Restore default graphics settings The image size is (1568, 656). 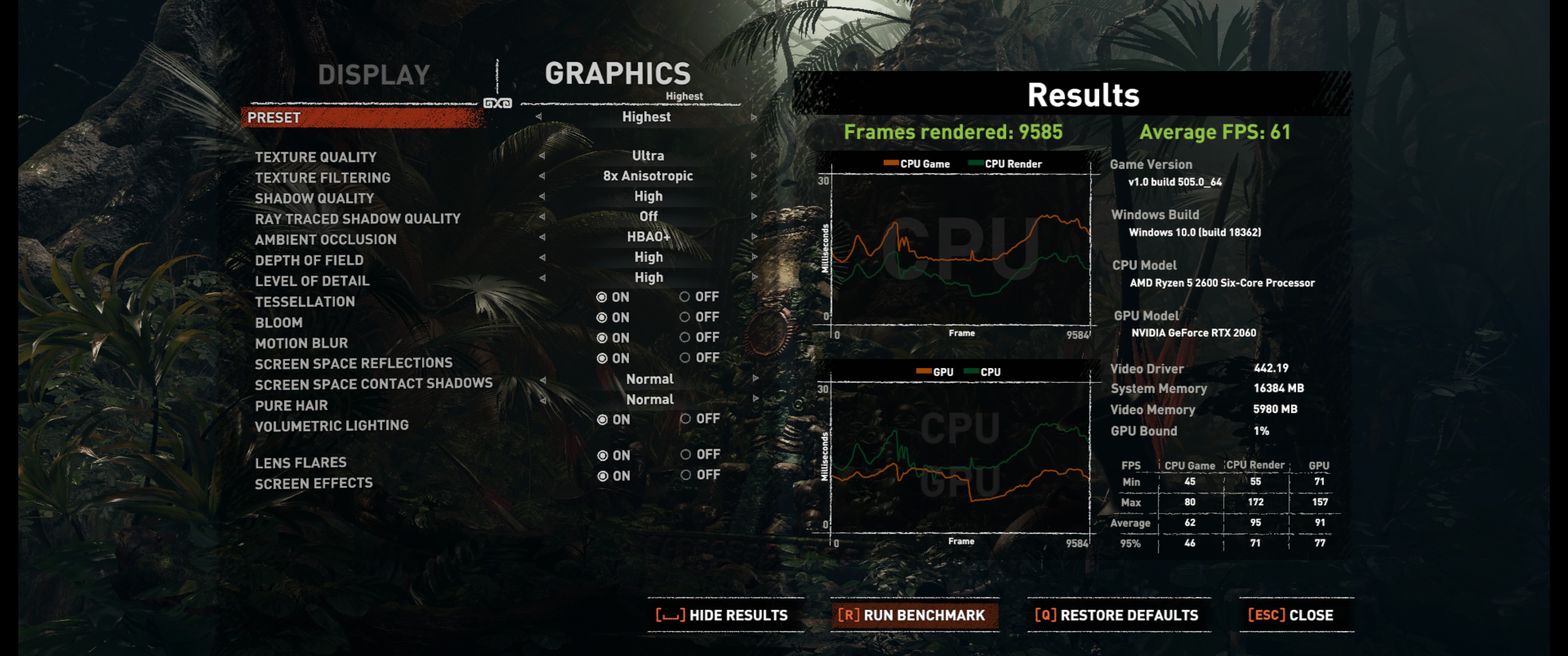1117,615
